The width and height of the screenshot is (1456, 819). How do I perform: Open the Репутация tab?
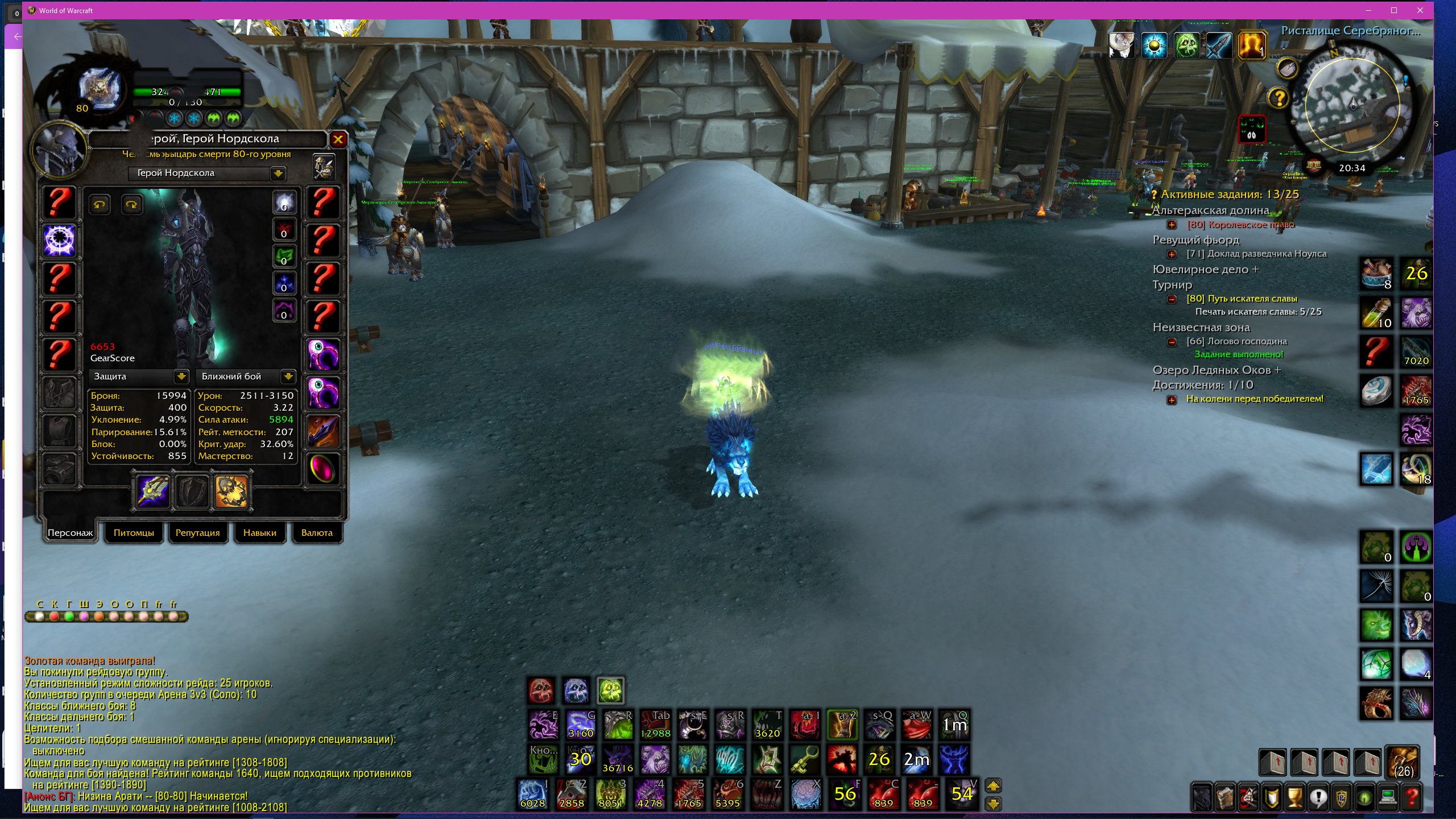197,533
